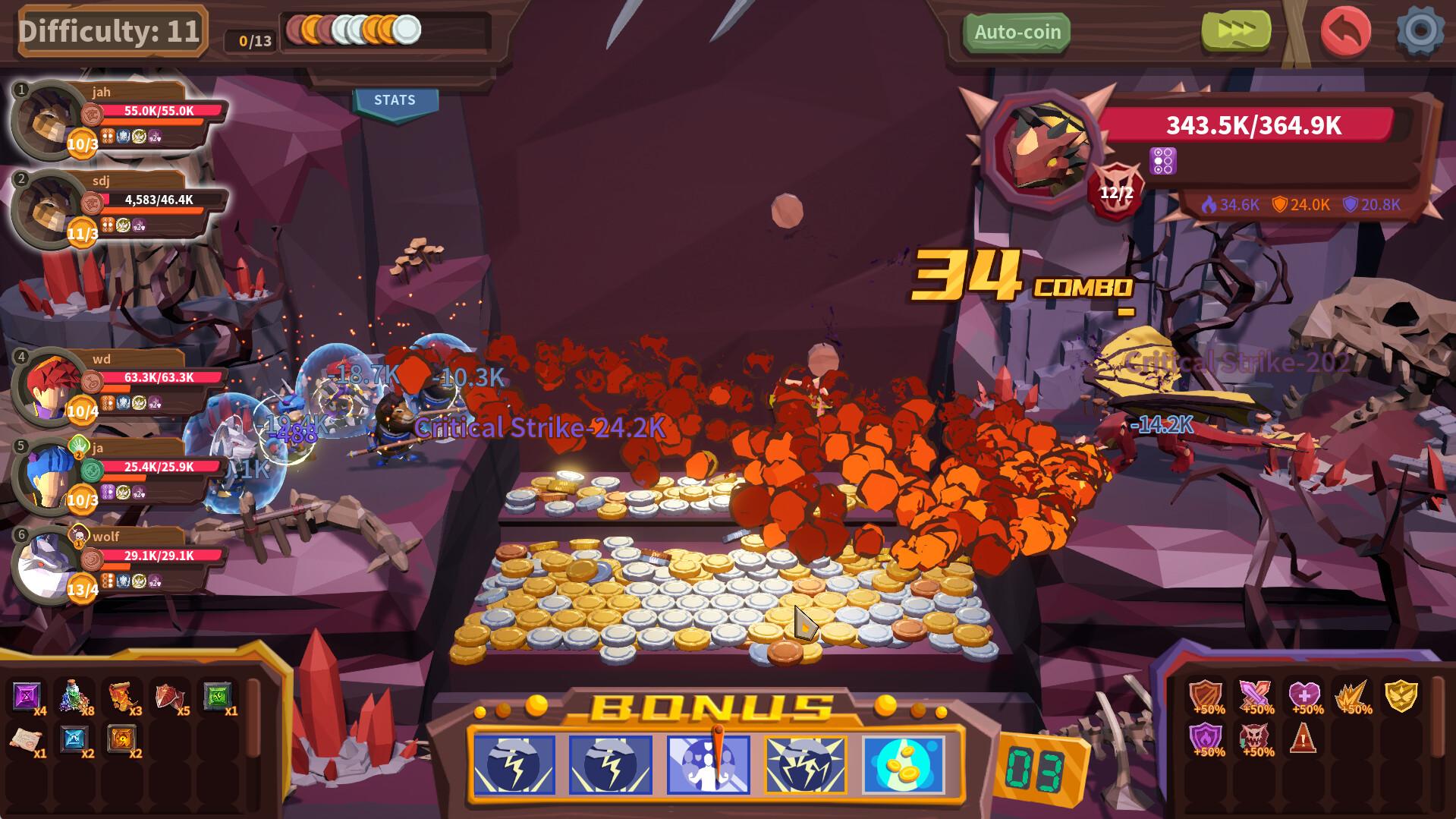Switch to the STATS tab
Viewport: 1456px width, 819px height.
396,99
